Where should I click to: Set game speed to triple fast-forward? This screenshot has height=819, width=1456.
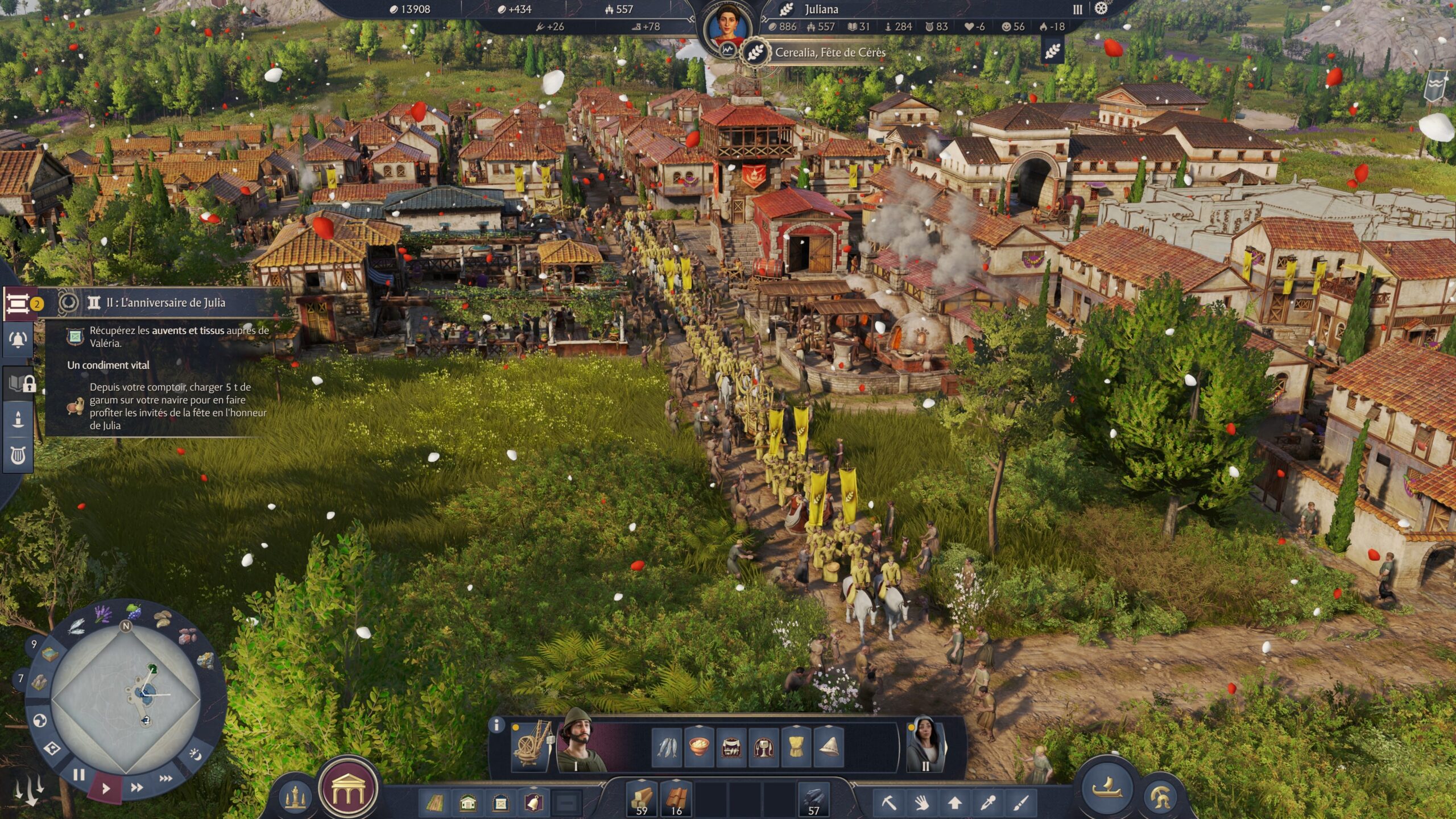(166, 778)
